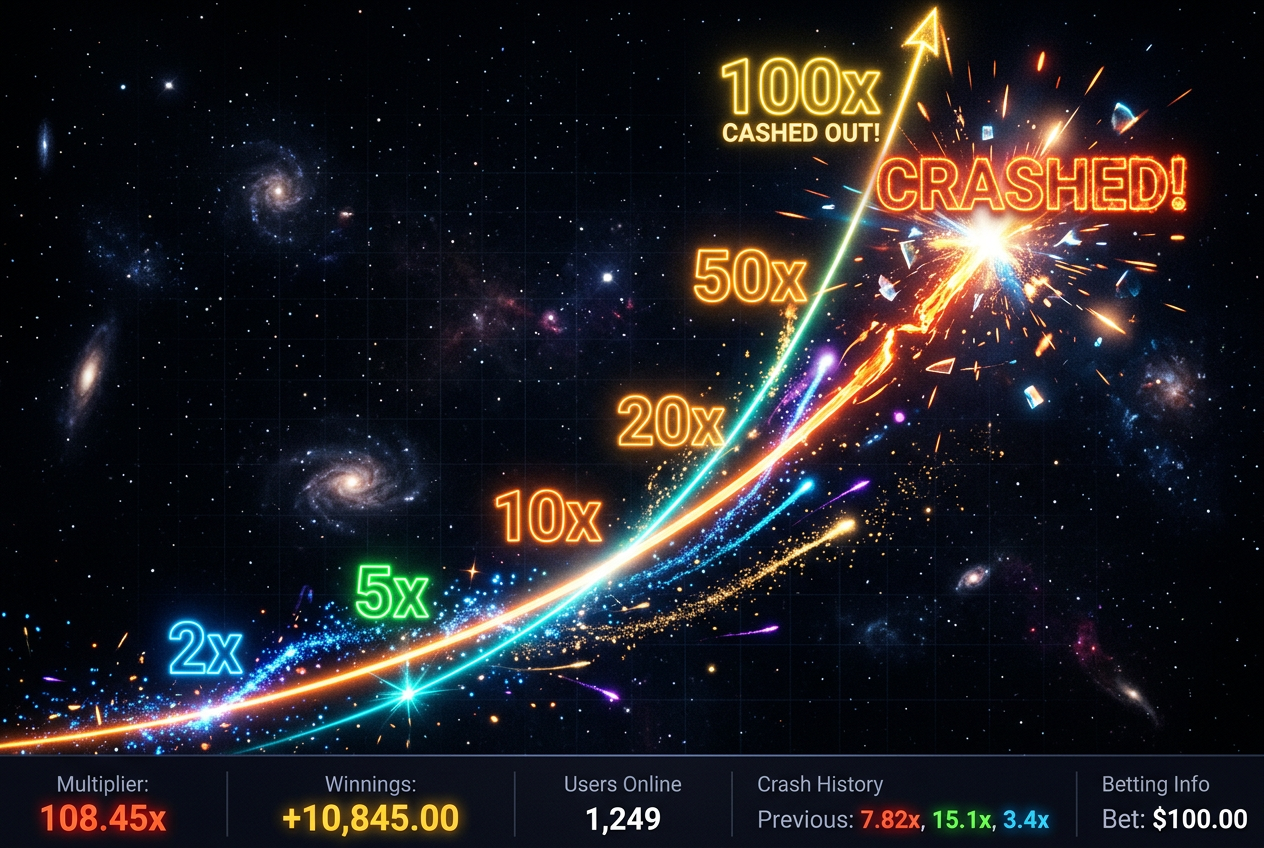Open the 3.4x crash history entry
This screenshot has width=1264, height=848.
tap(1026, 820)
